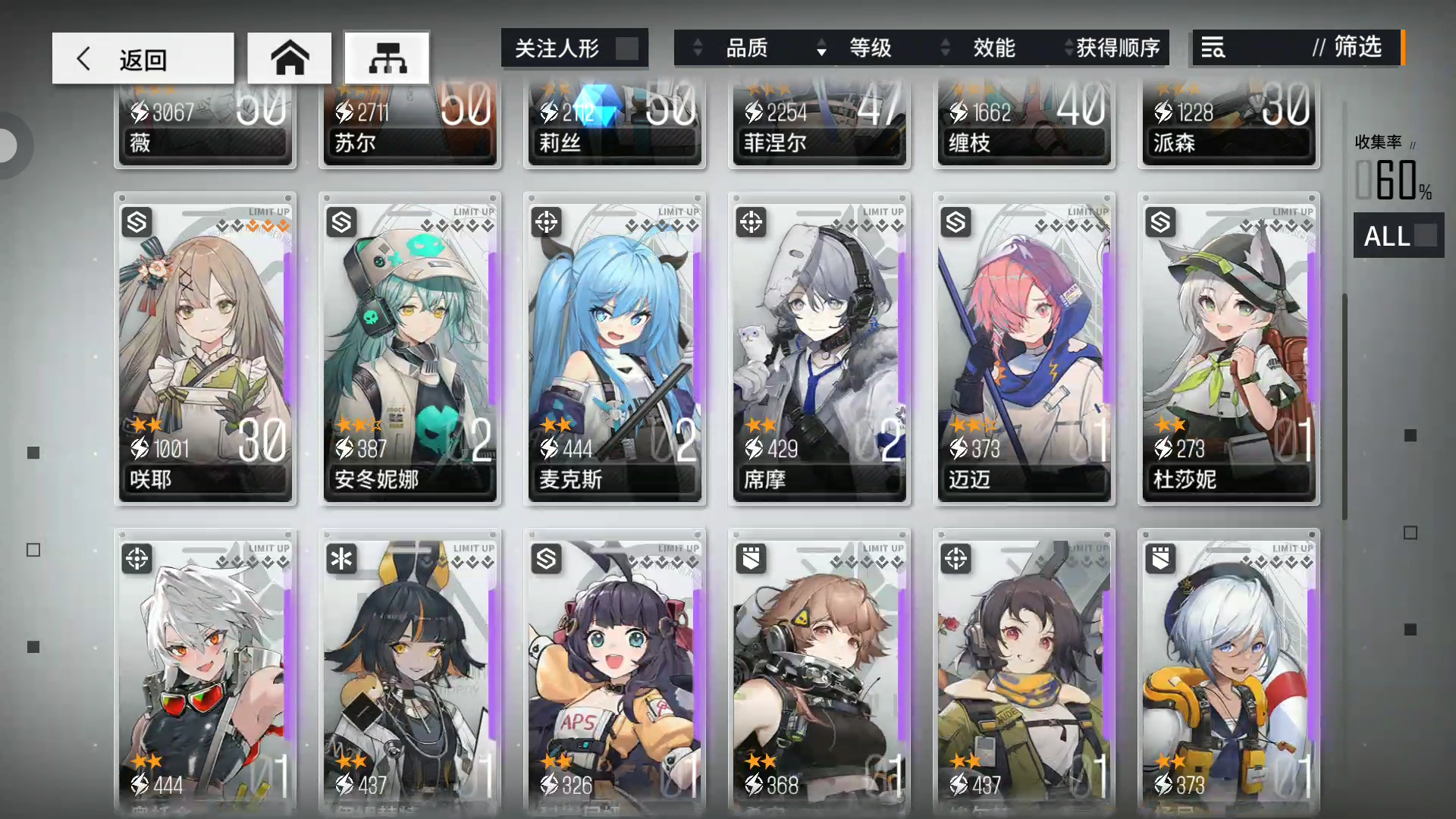Click the home icon in the top toolbar
Viewport: 1456px width, 819px height.
(x=289, y=58)
